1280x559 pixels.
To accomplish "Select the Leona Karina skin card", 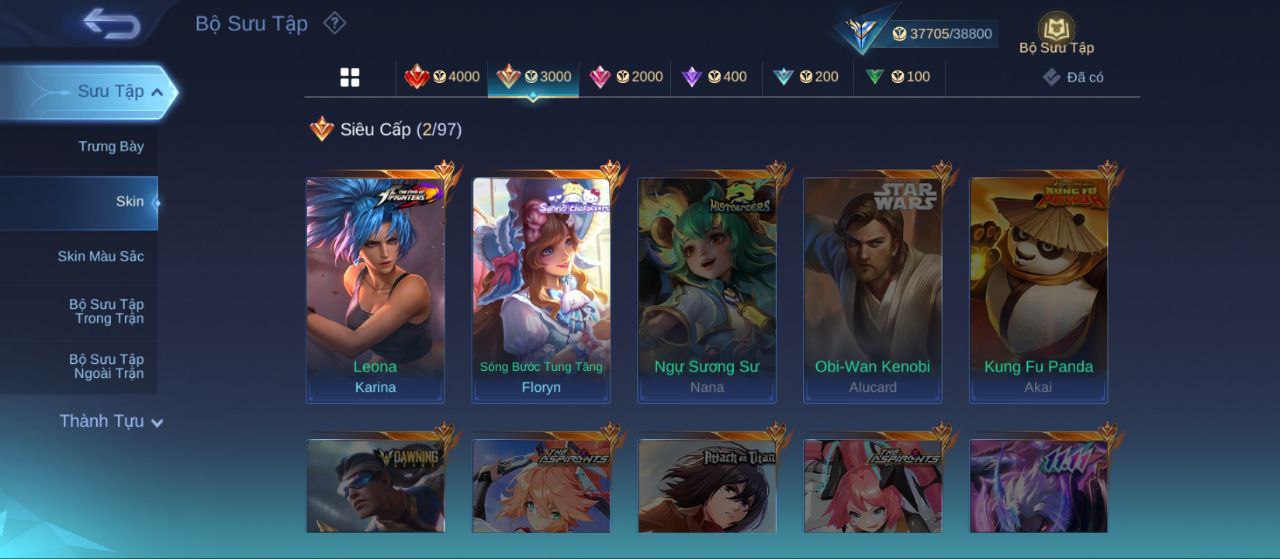I will 375,290.
